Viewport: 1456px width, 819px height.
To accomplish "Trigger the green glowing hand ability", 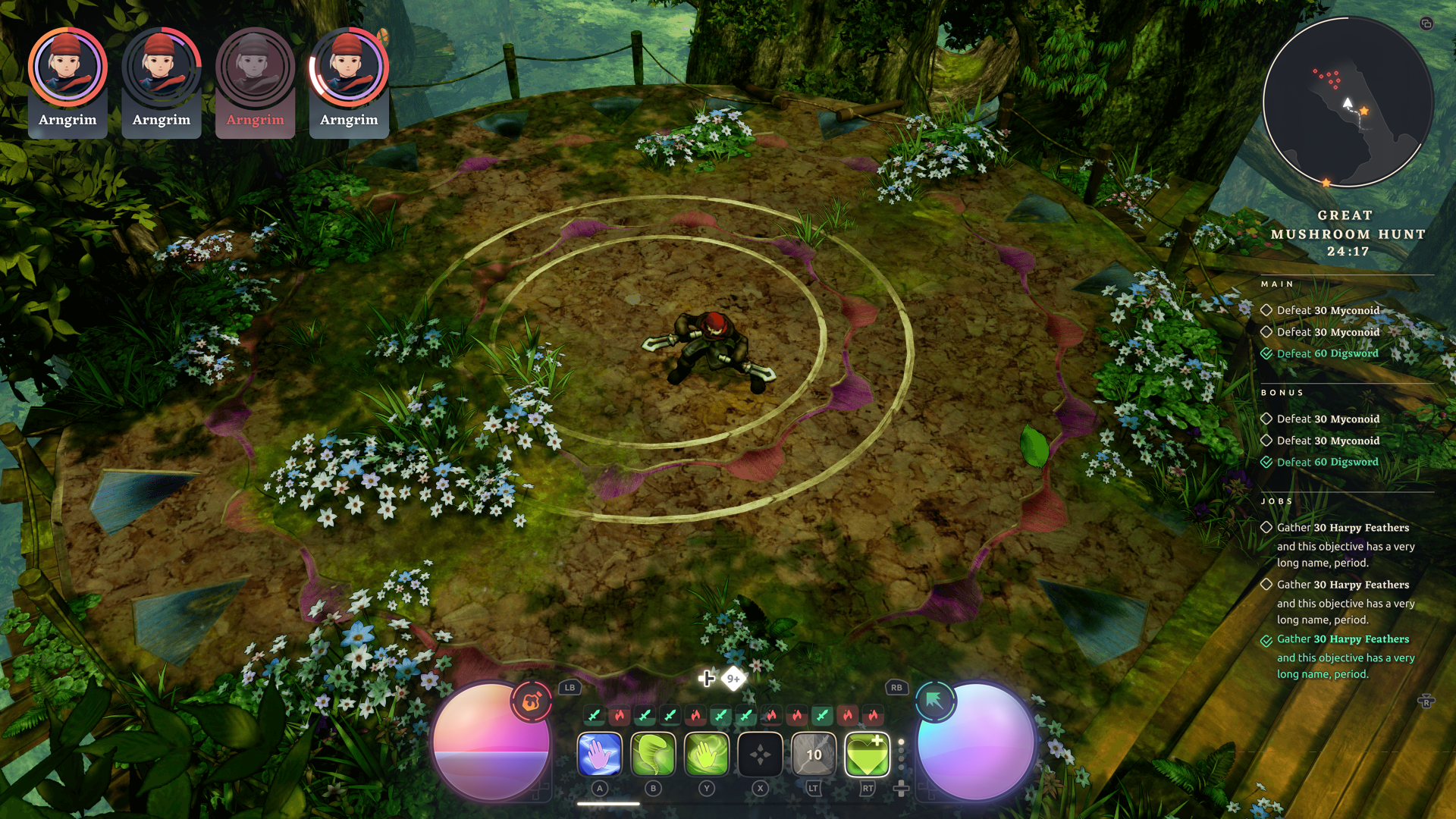I will 707,755.
